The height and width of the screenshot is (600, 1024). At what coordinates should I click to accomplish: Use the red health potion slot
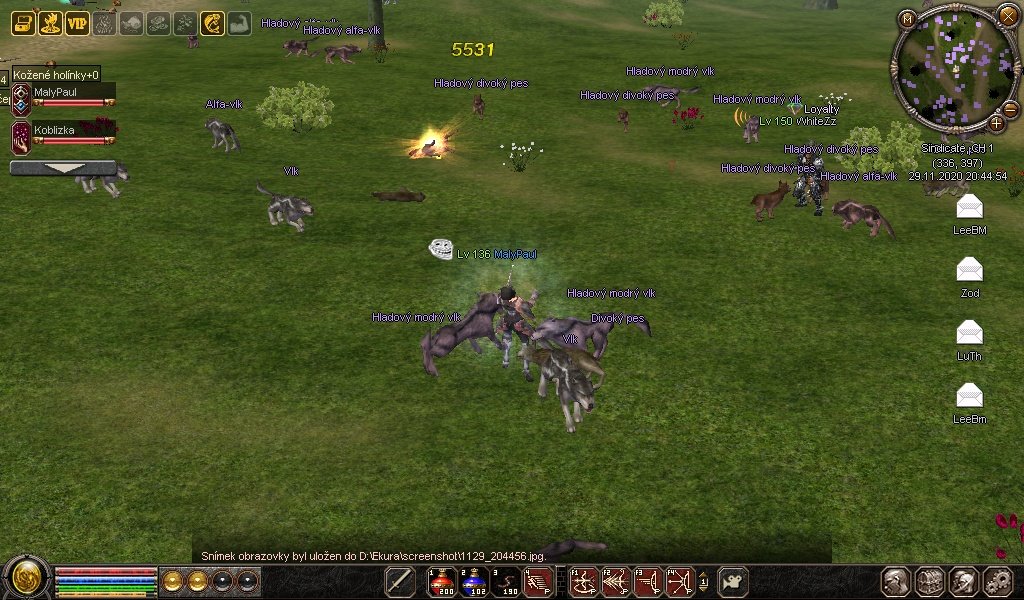tap(442, 581)
